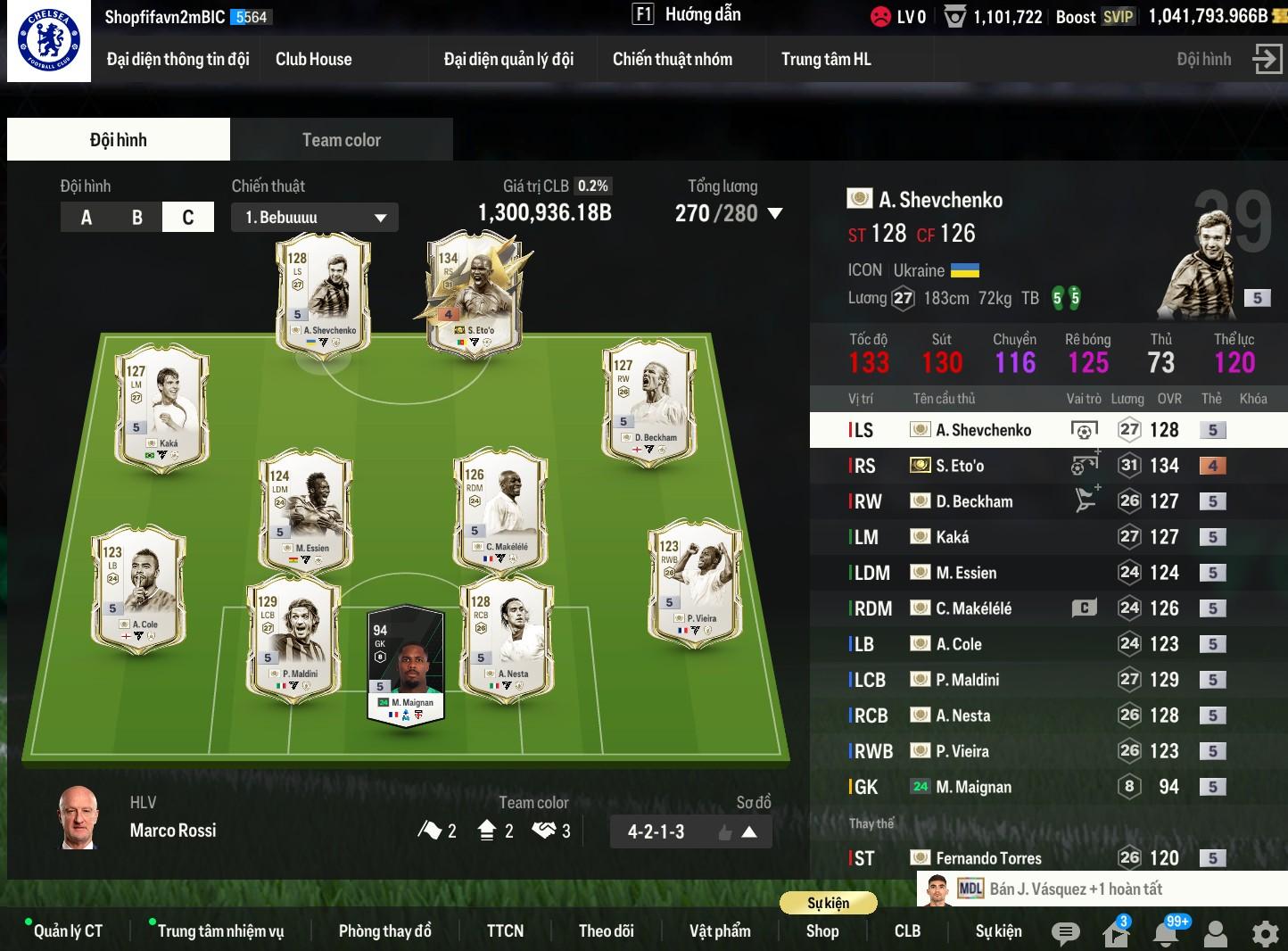1288x951 pixels.
Task: Open the chat speech bubble icon
Action: [1065, 933]
